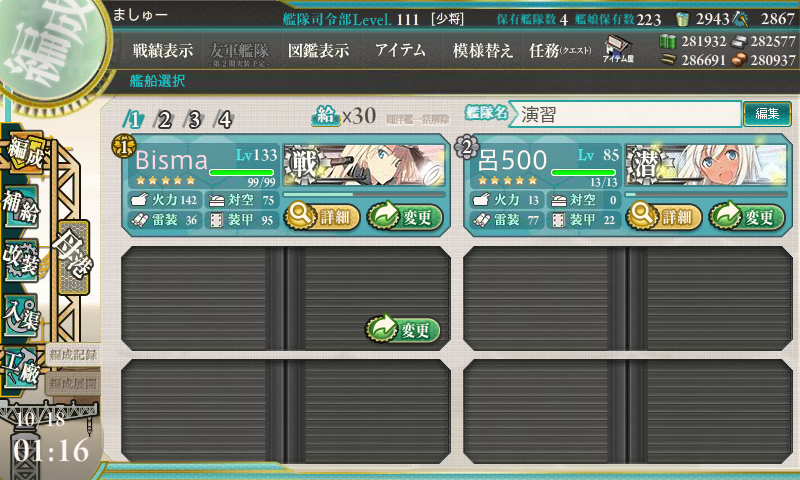The width and height of the screenshot is (800, 480).
Task: Open the 模様替え furniture menu
Action: 482,50
